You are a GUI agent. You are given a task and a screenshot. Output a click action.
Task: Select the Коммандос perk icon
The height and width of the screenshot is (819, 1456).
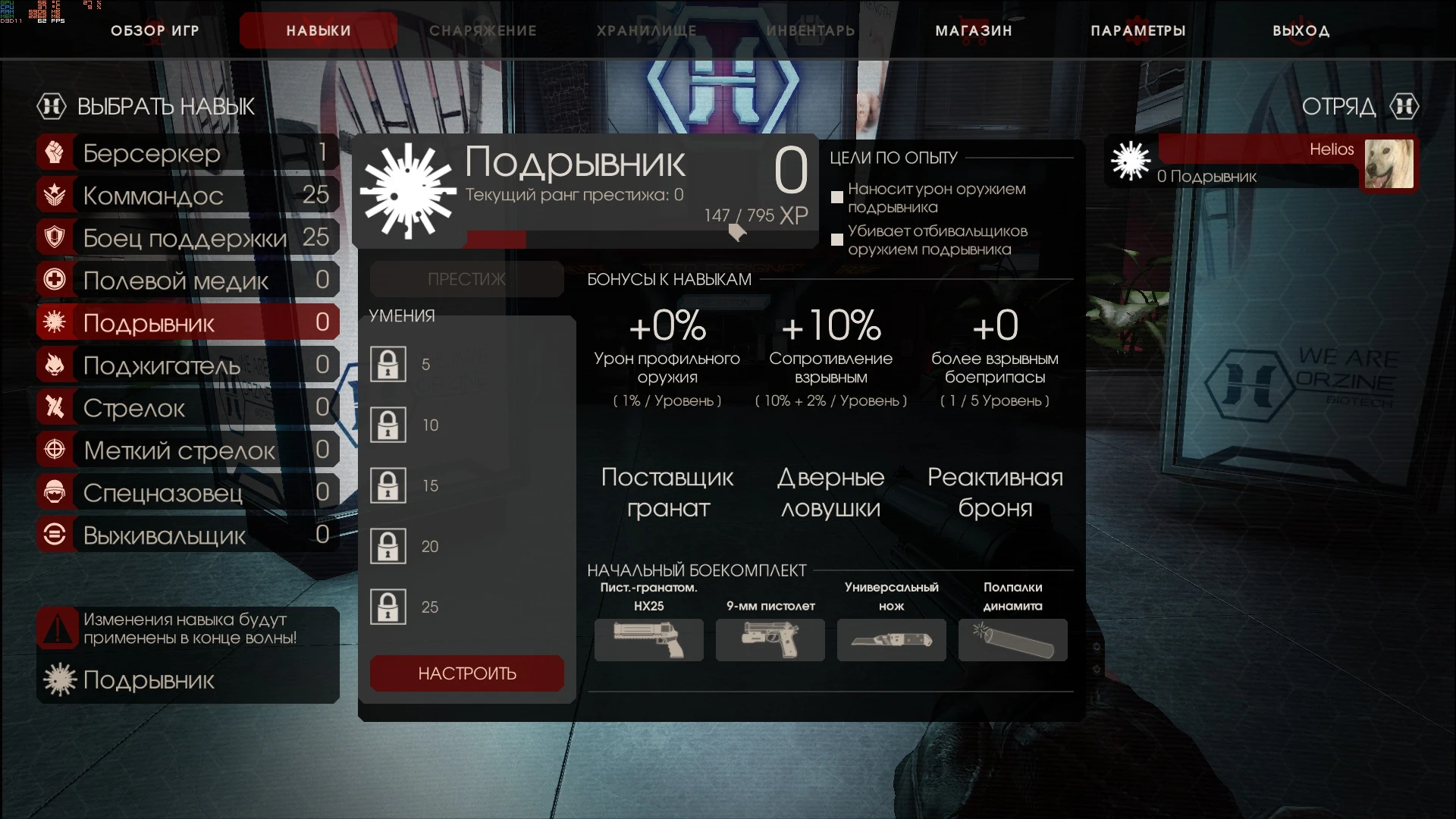(x=53, y=195)
